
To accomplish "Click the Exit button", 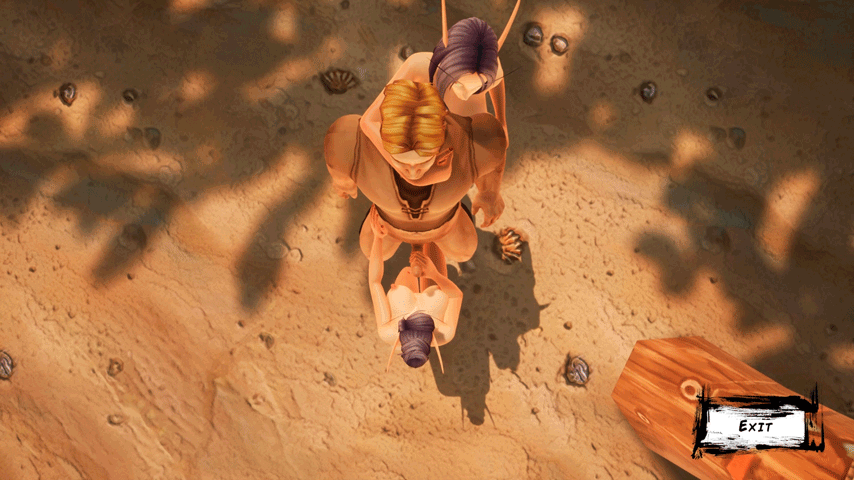I will 756,425.
